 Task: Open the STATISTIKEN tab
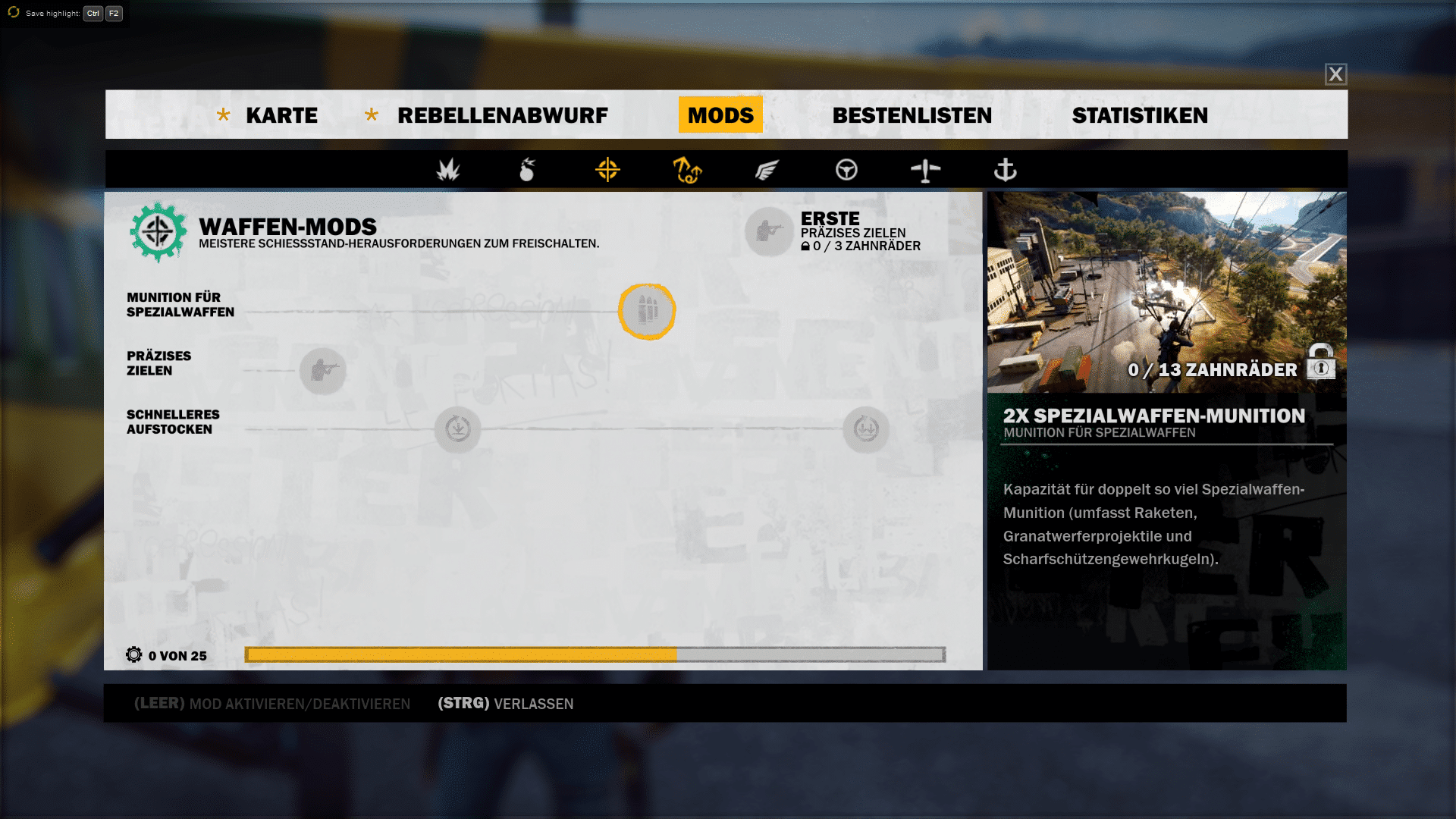point(1140,115)
